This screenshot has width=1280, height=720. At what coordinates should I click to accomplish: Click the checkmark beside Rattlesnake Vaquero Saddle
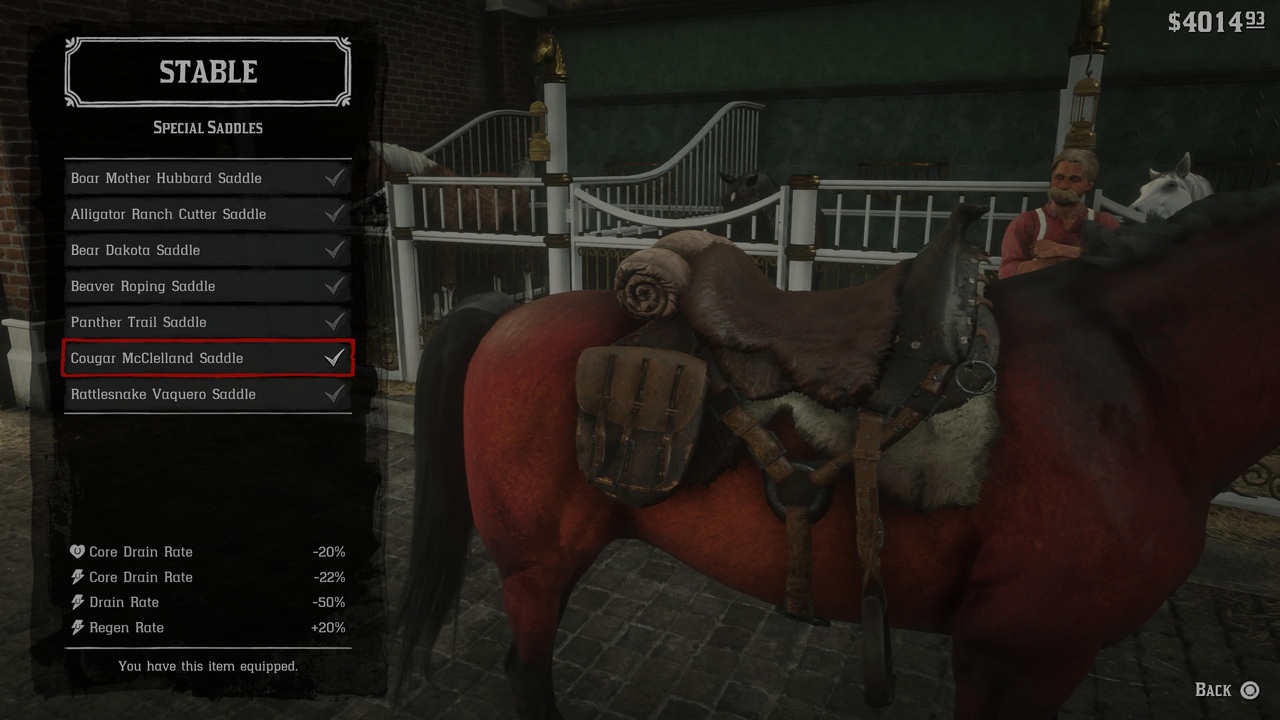point(335,394)
